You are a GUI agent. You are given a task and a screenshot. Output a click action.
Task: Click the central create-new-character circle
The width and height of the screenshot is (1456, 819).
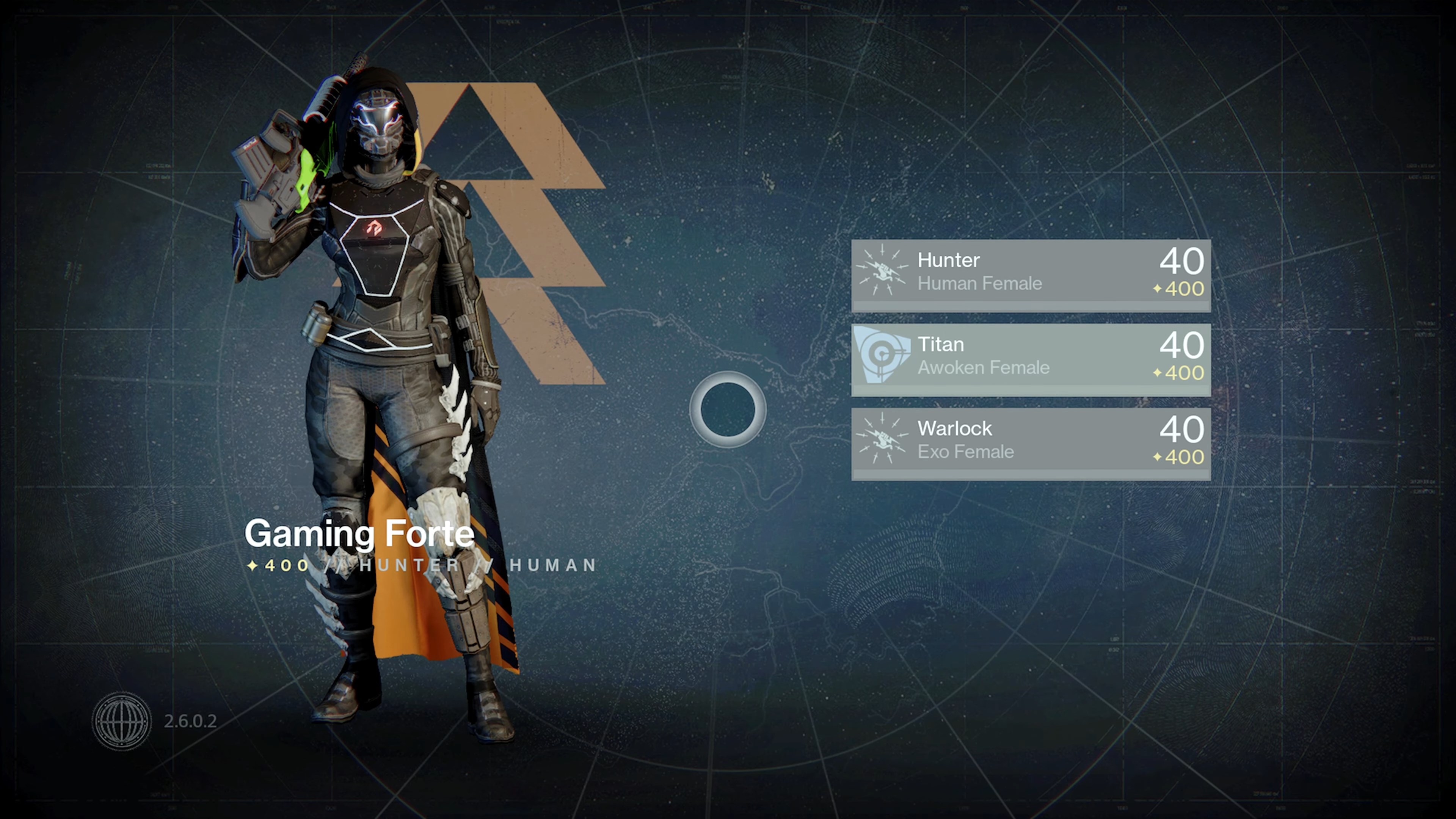tap(728, 409)
